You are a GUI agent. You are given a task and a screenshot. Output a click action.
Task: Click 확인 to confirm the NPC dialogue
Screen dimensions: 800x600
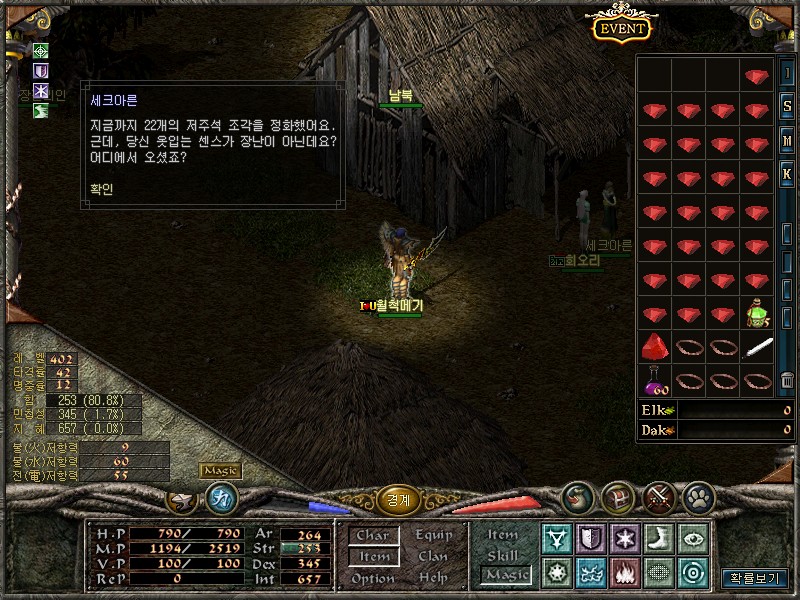103,186
